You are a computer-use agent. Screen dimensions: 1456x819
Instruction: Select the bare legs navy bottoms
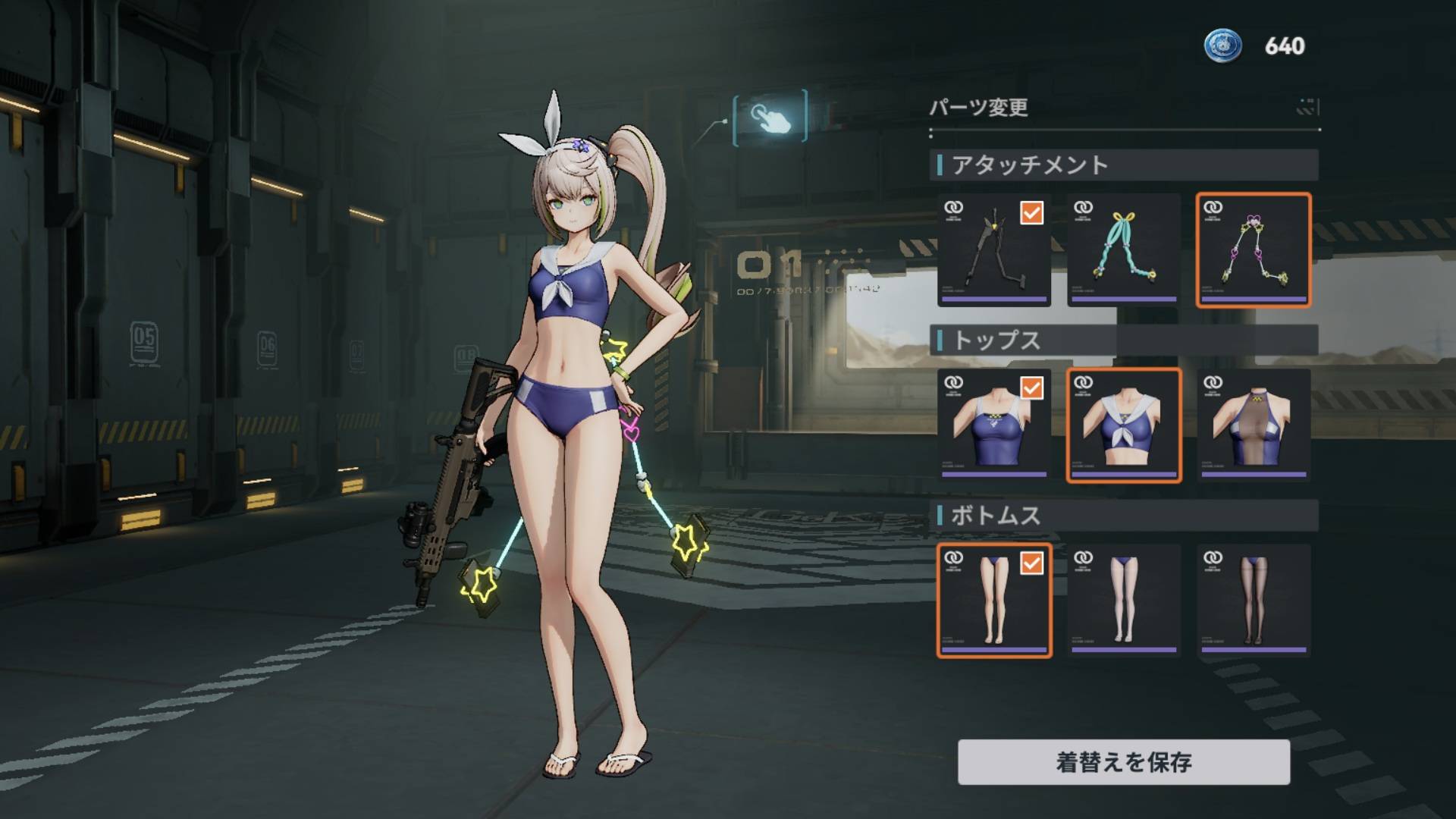[x=994, y=601]
